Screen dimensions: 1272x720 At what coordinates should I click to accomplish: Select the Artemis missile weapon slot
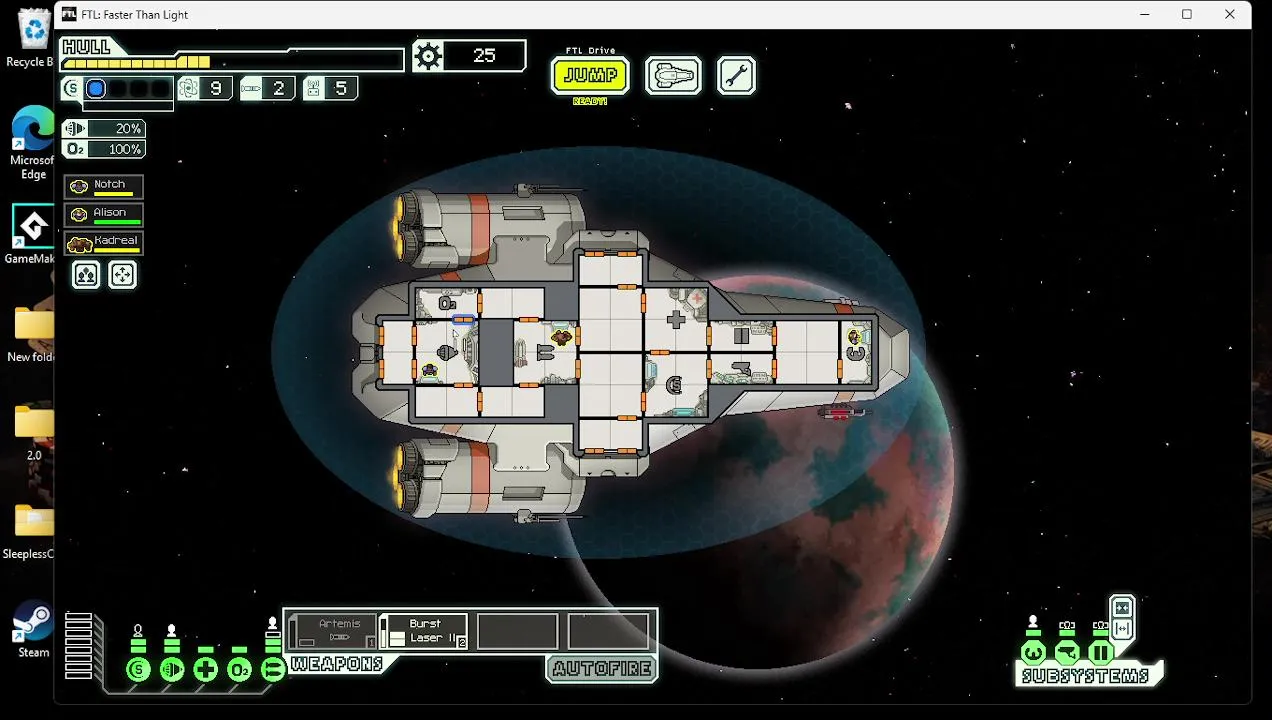click(334, 632)
